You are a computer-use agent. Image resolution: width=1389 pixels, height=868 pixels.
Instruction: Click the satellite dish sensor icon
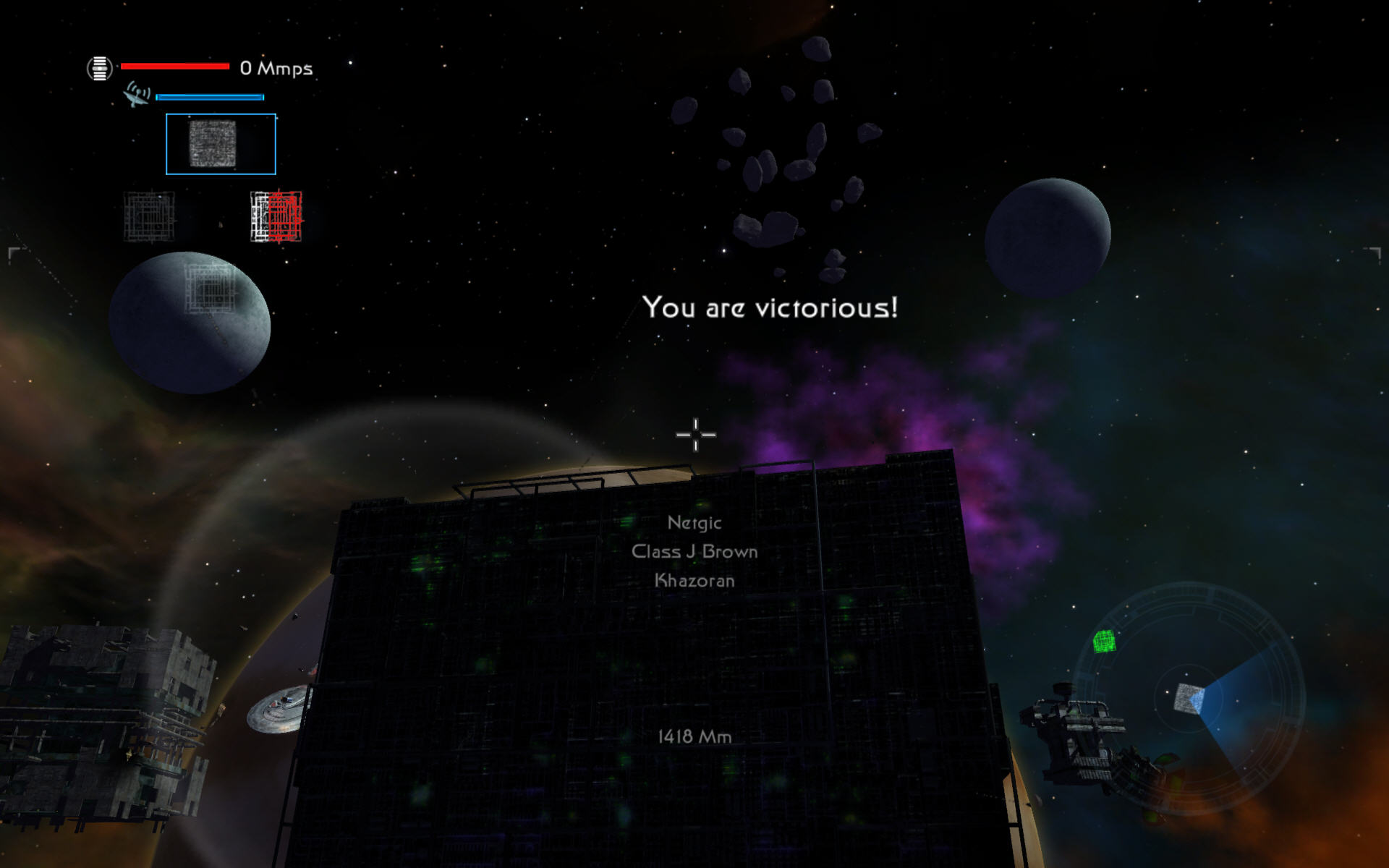[x=136, y=94]
